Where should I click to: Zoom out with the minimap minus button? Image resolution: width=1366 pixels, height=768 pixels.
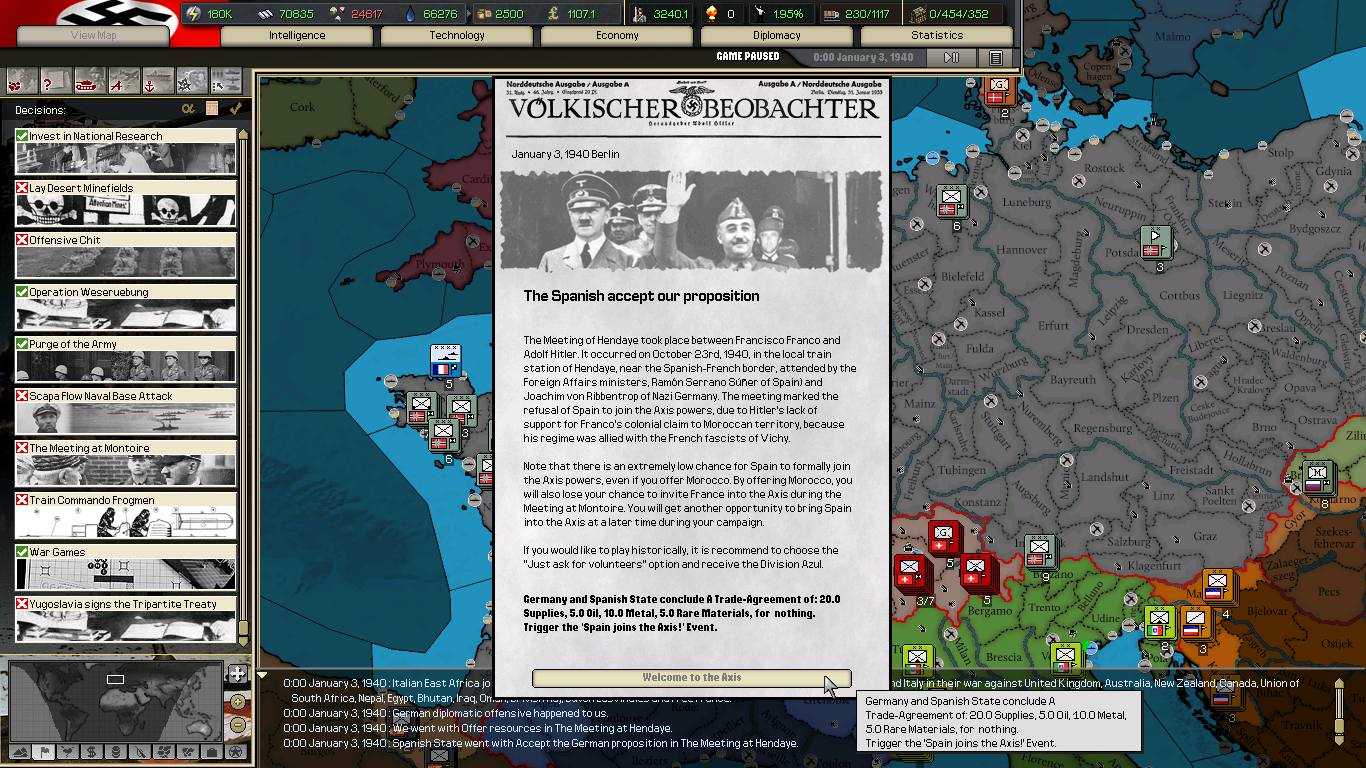237,724
